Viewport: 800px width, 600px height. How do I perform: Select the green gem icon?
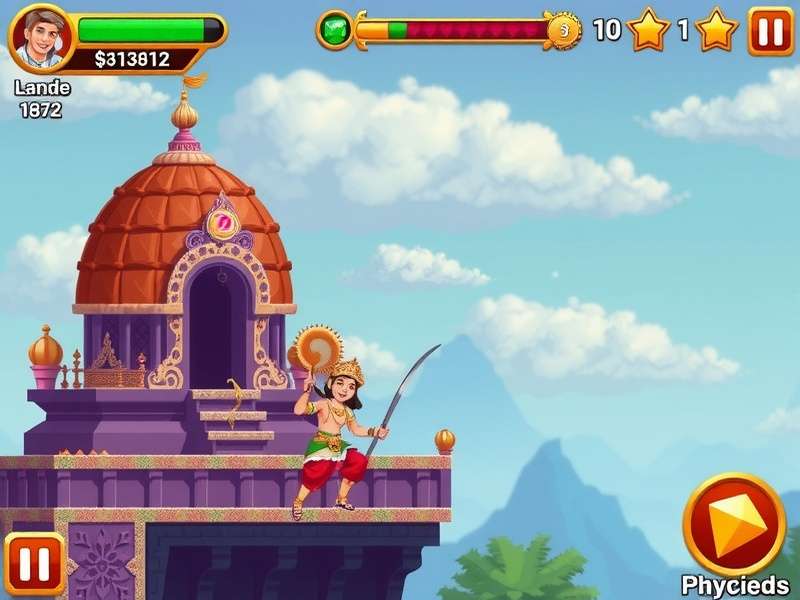coord(334,30)
